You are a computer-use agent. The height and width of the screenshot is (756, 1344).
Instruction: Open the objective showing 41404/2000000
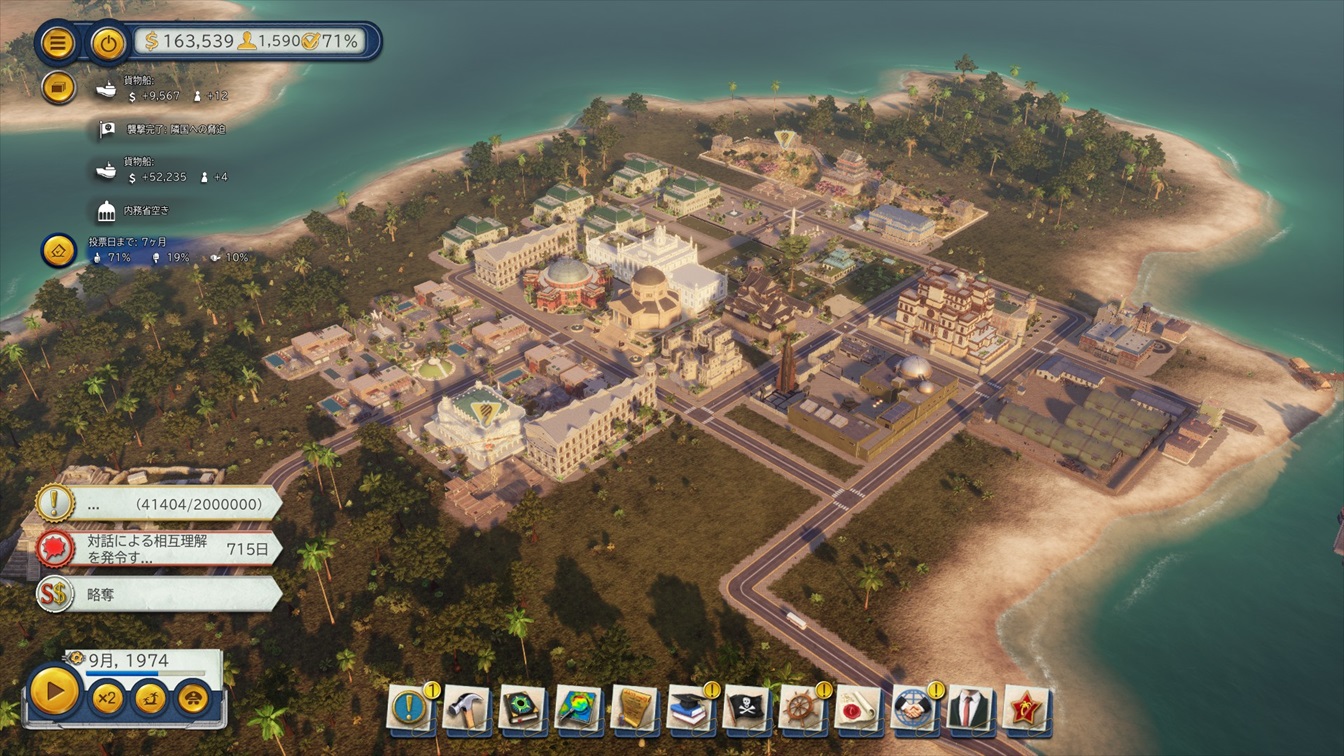tap(160, 503)
